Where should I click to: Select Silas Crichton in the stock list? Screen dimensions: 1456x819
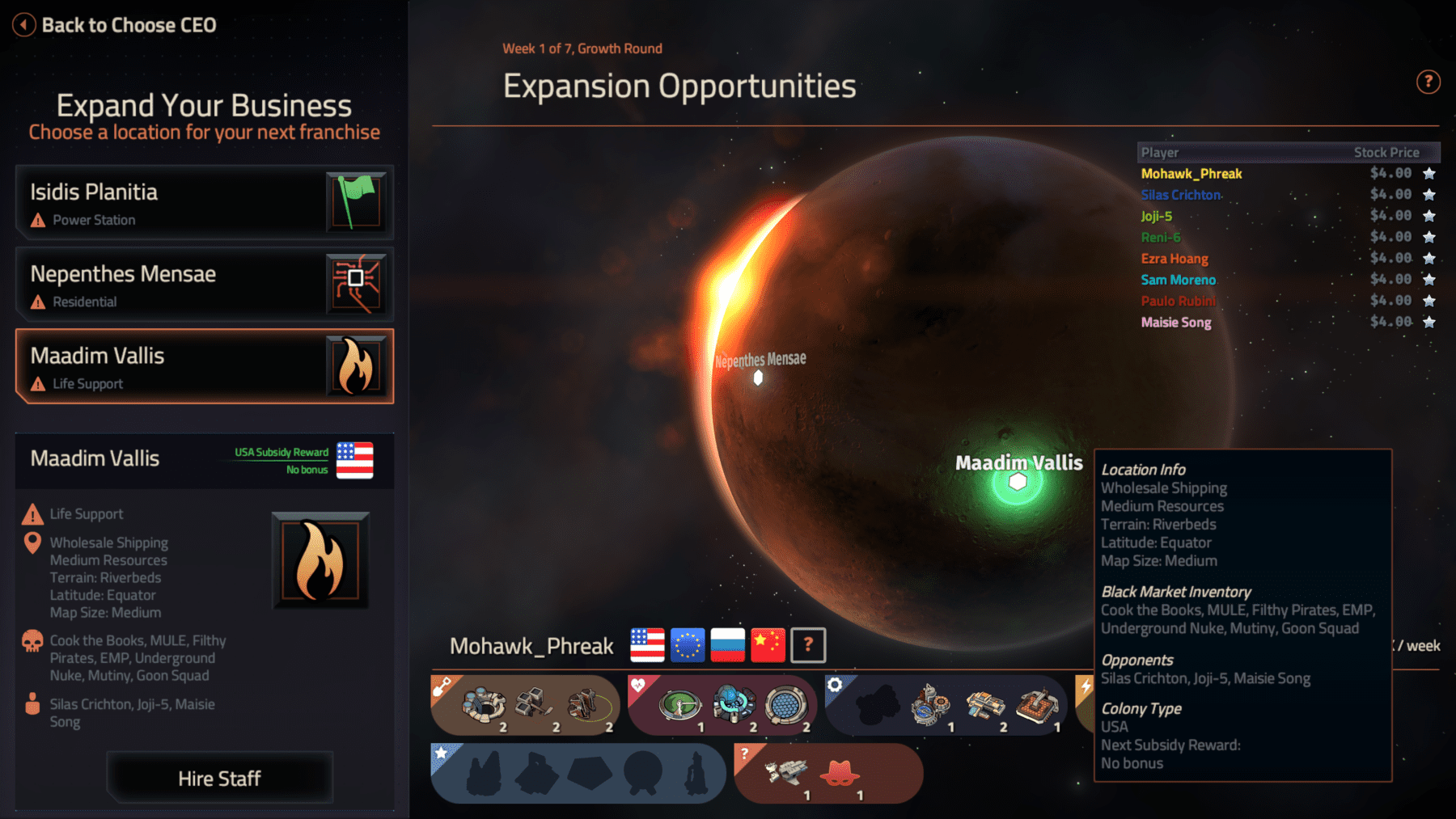pos(1180,195)
